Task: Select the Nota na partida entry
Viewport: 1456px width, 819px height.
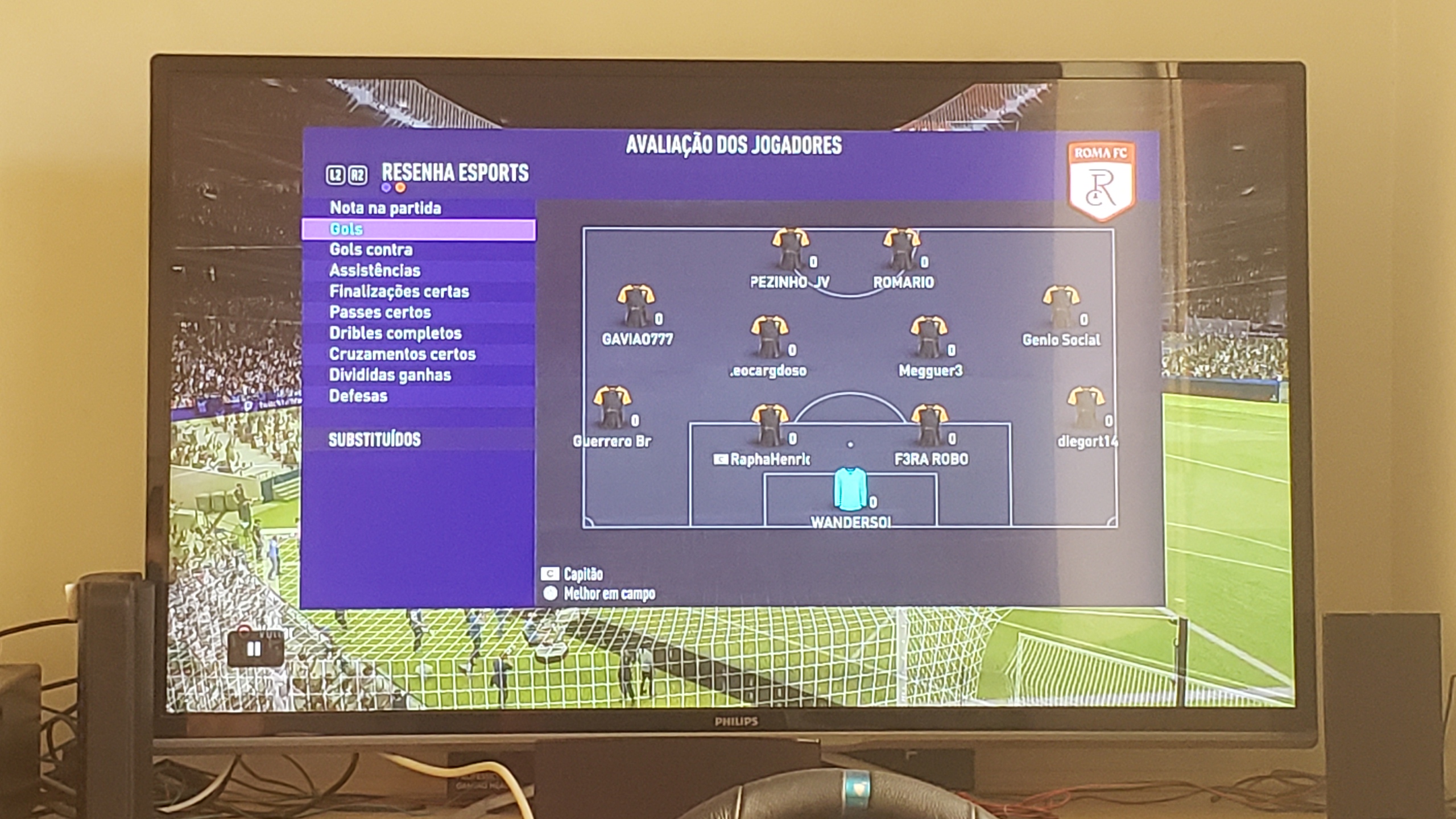Action: [385, 208]
